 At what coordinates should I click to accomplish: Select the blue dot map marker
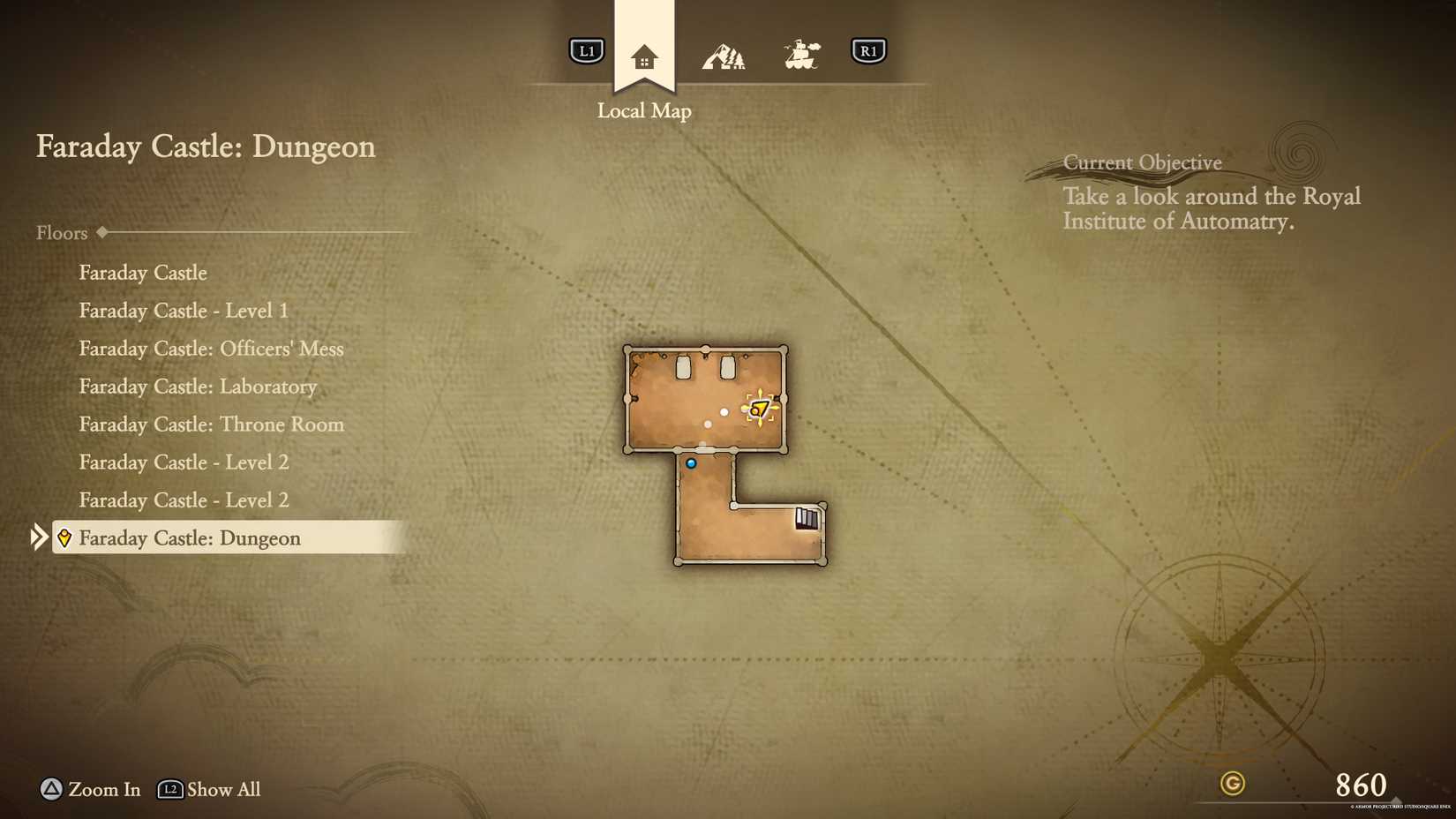tap(691, 463)
